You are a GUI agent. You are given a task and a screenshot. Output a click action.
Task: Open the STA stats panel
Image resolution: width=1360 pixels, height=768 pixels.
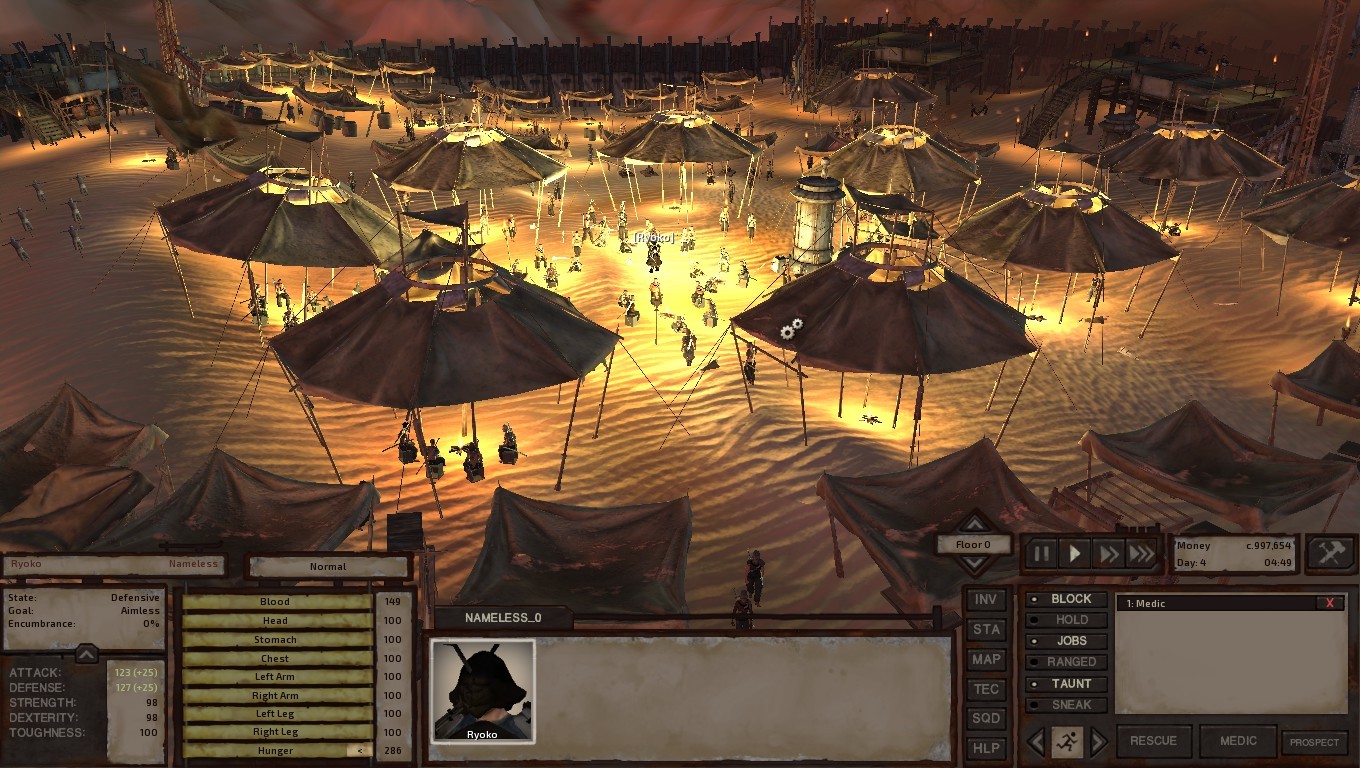click(x=986, y=630)
